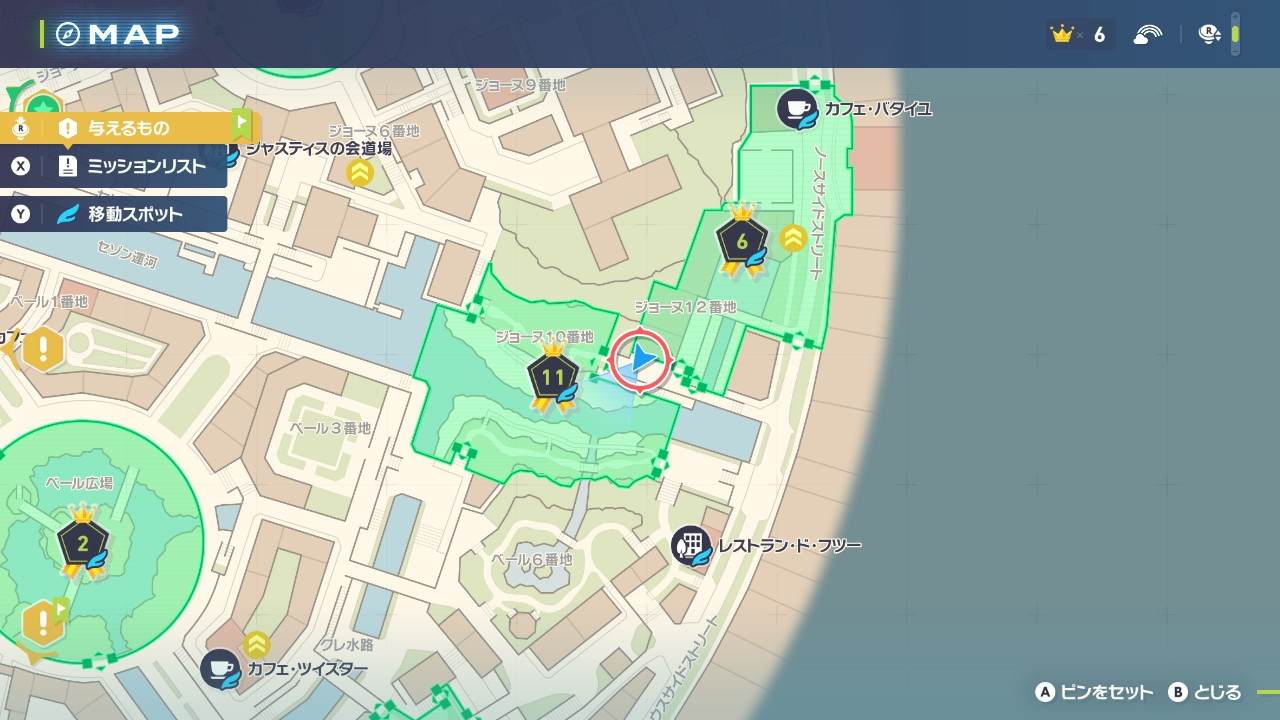Select the yellow exclamation marker near ベール1番地
This screenshot has height=720, width=1280.
[x=43, y=350]
